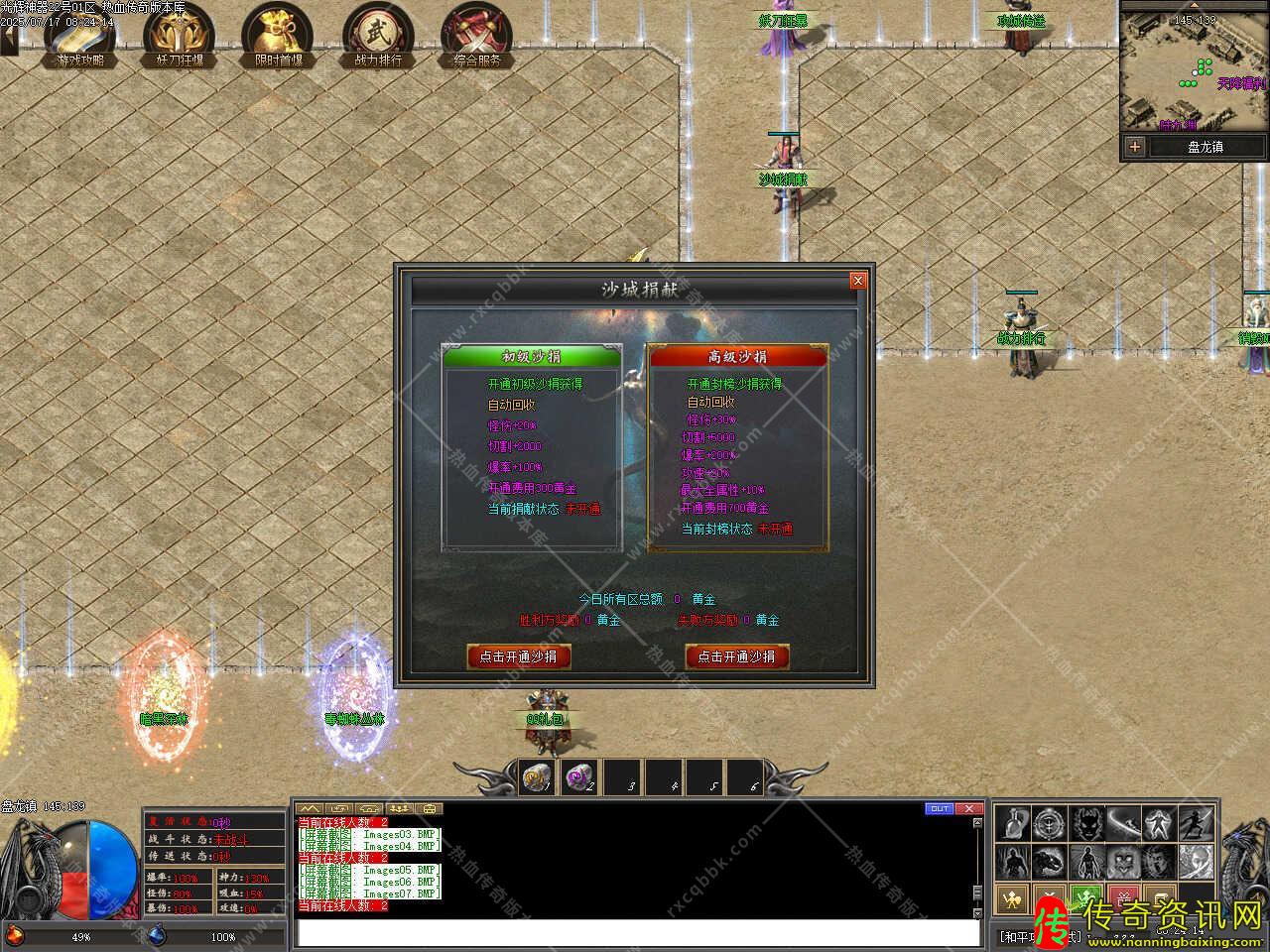Activate the potion bottle skill icon

click(x=1011, y=823)
